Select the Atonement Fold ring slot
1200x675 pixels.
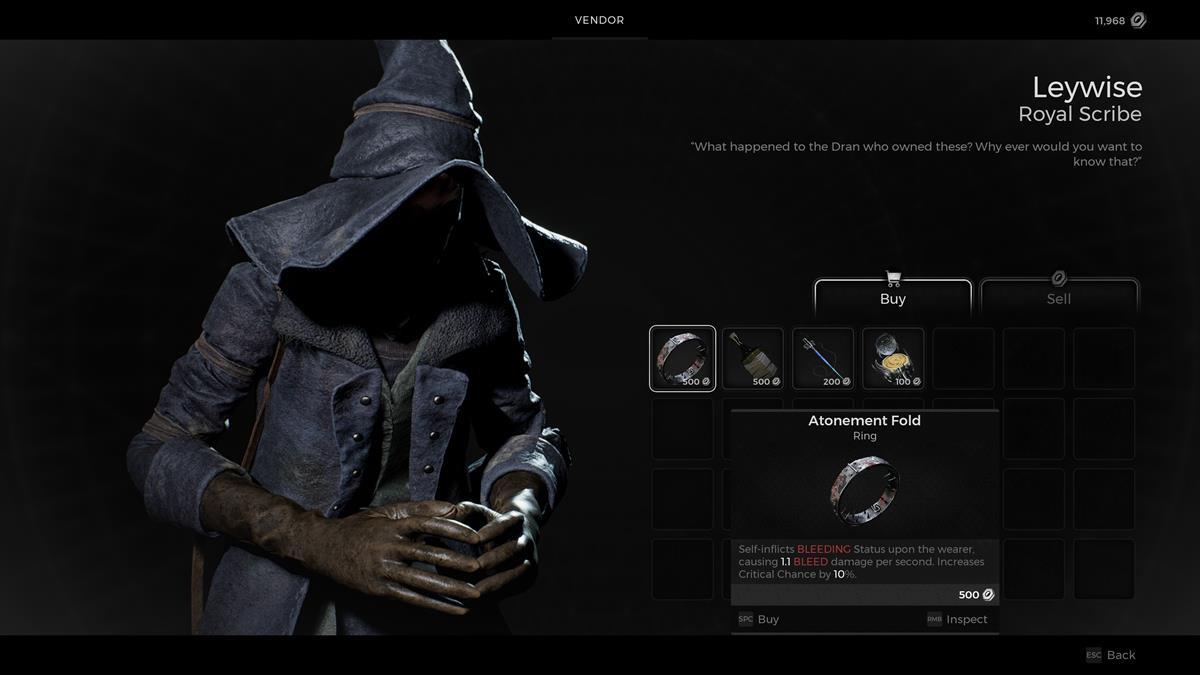(x=682, y=358)
